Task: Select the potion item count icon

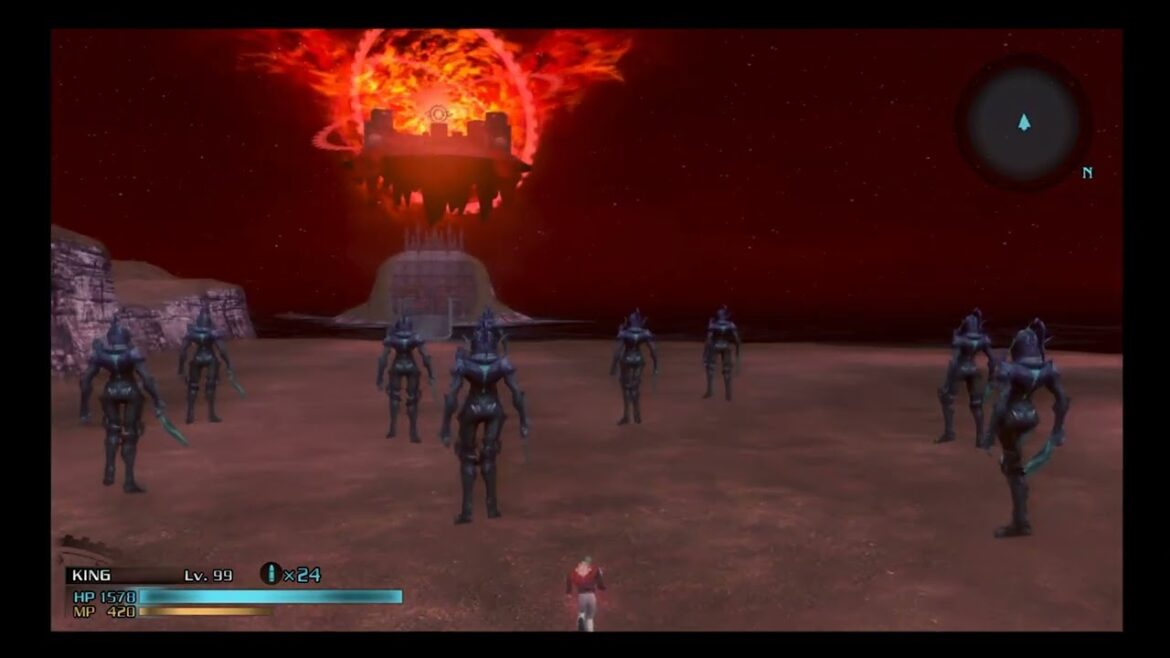Action: click(269, 574)
